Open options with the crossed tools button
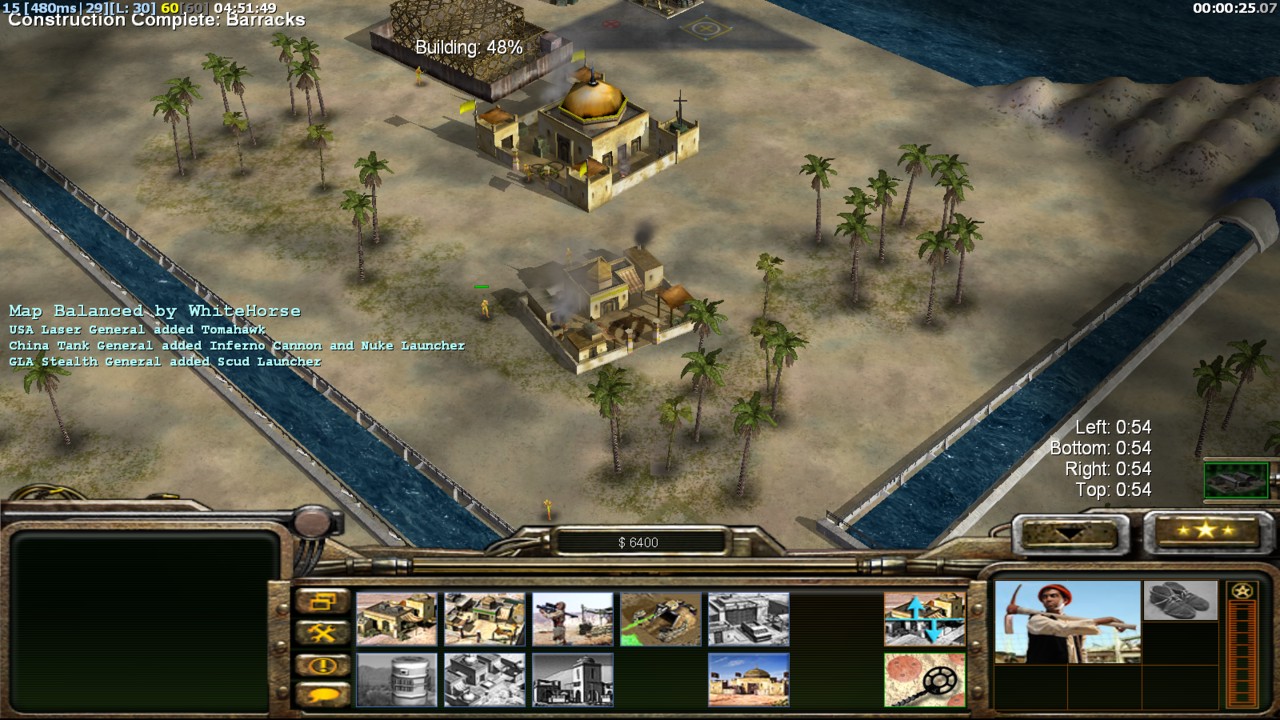The height and width of the screenshot is (720, 1280). click(322, 633)
